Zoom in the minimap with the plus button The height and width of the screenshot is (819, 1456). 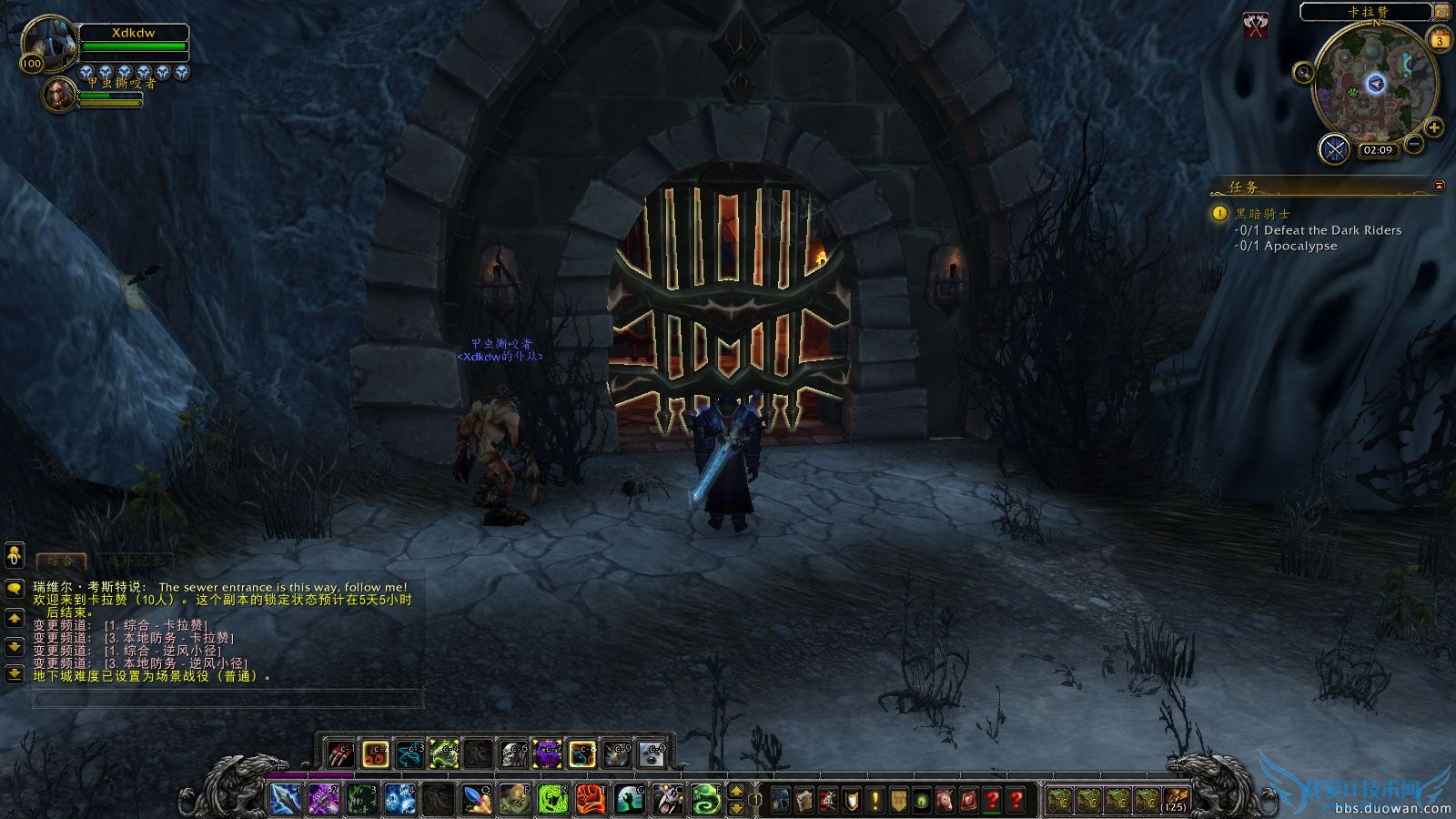pyautogui.click(x=1433, y=126)
